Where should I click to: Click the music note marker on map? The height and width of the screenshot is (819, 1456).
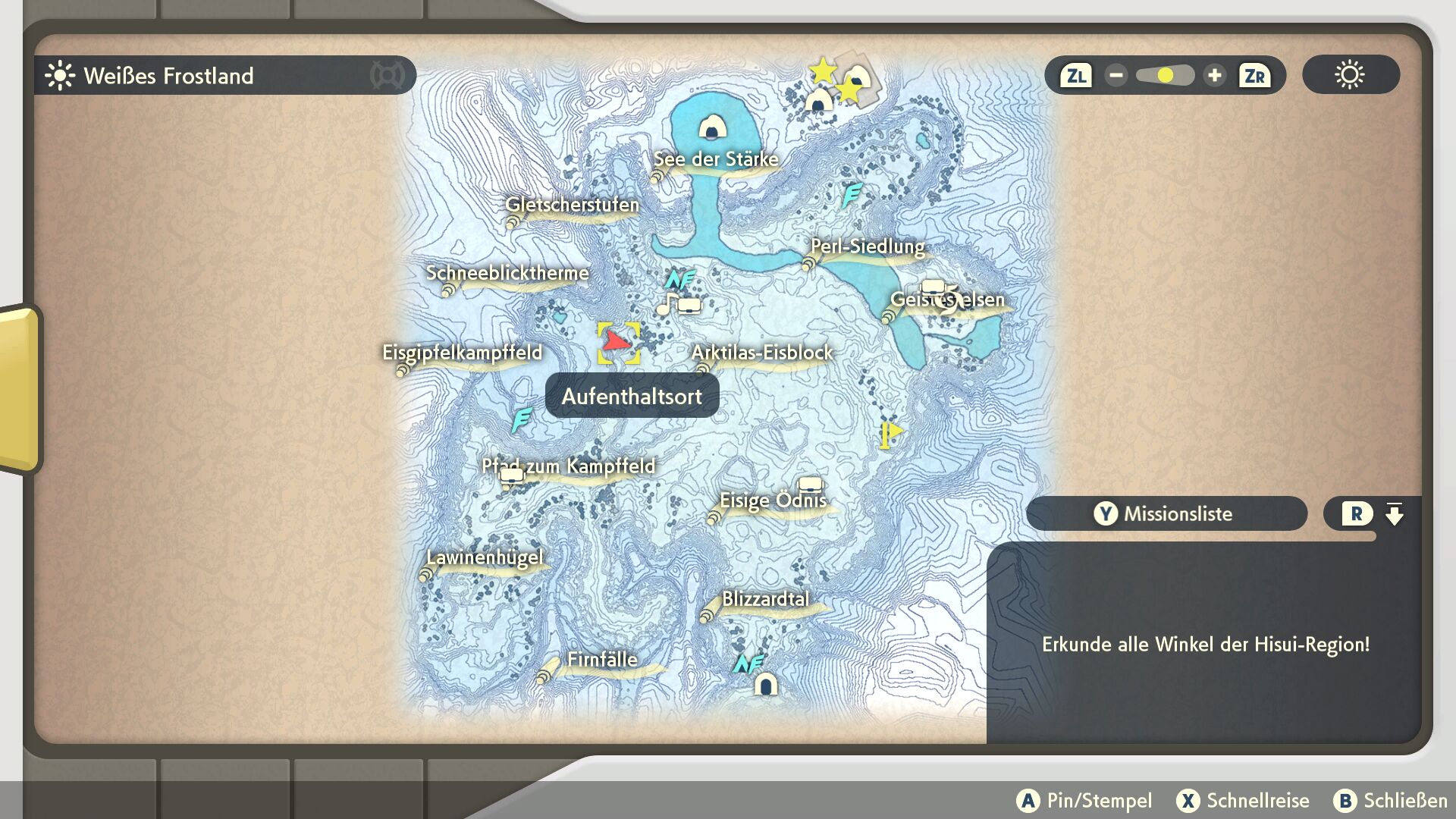[x=667, y=304]
